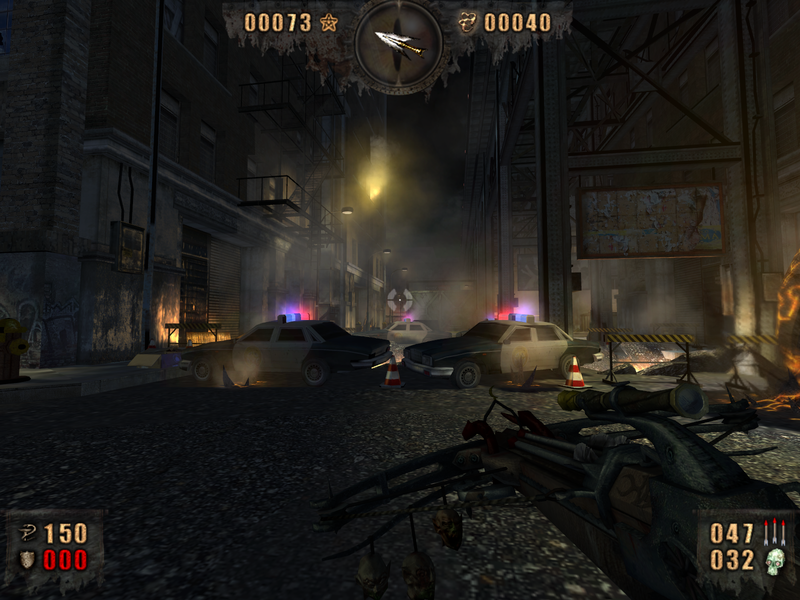Select the skull ammo icon
Viewport: 800px width, 600px height.
click(775, 562)
